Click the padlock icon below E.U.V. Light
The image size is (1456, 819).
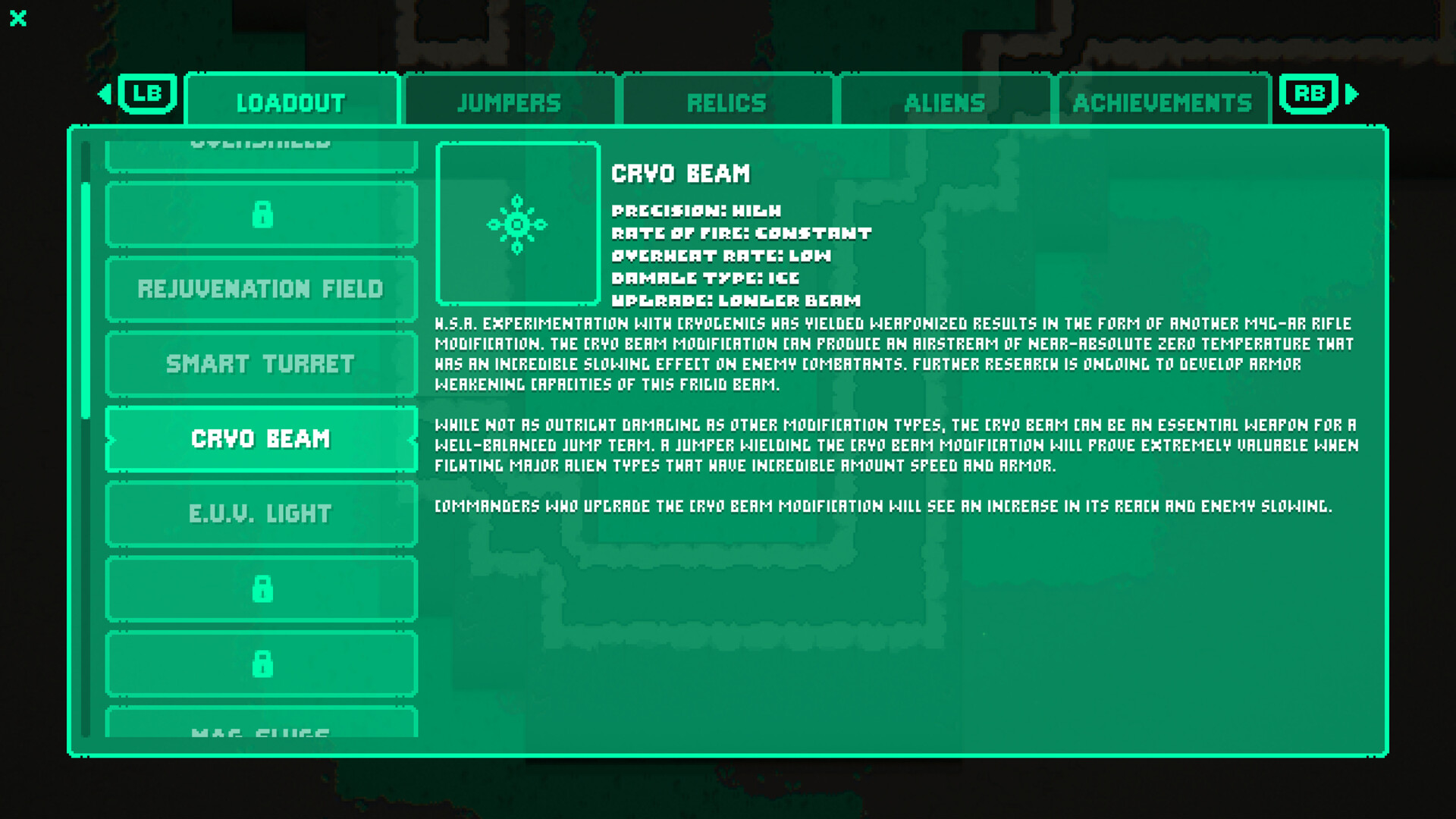click(262, 588)
